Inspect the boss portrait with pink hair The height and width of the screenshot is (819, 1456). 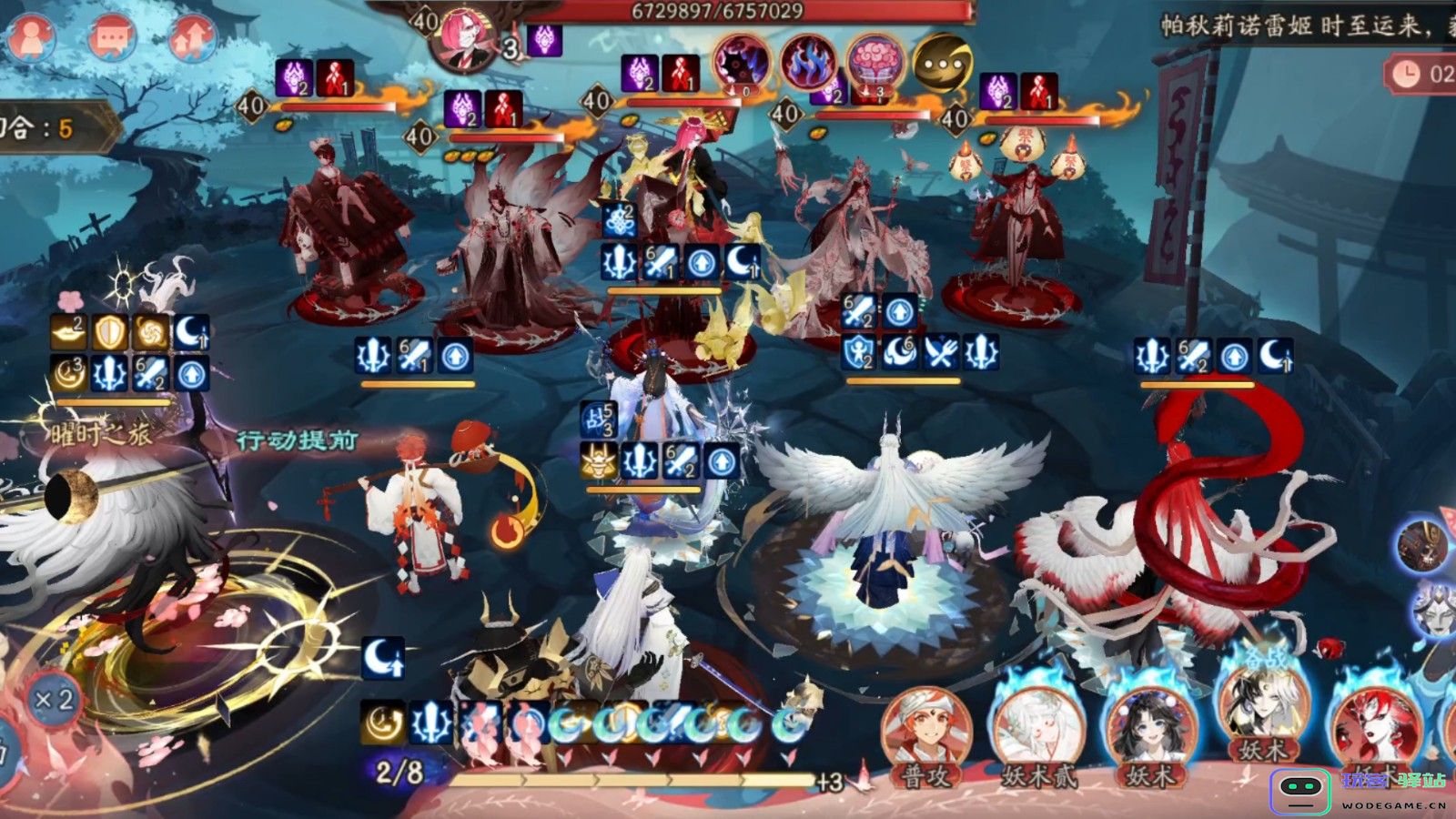[465, 38]
